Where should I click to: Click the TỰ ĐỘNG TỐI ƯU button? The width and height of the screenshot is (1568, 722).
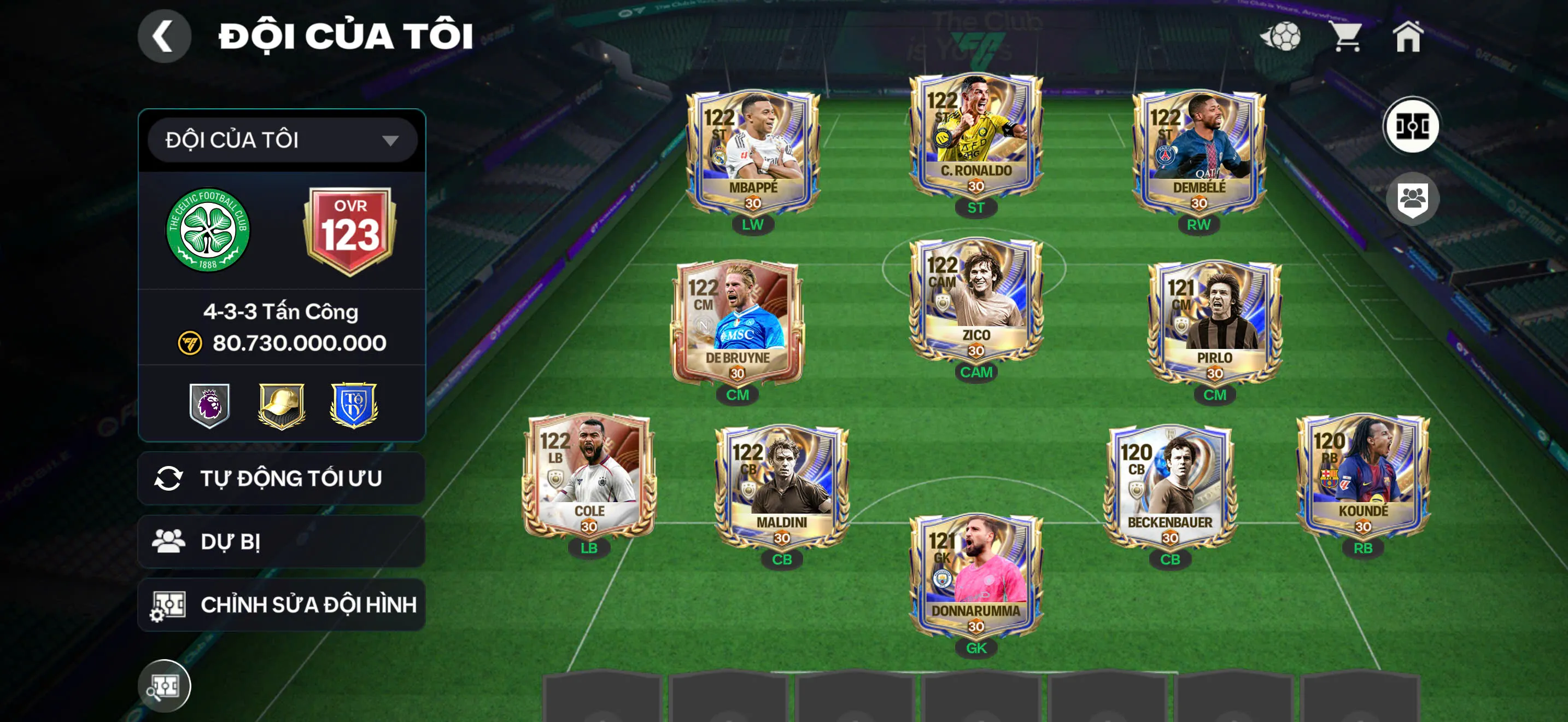[x=282, y=479]
